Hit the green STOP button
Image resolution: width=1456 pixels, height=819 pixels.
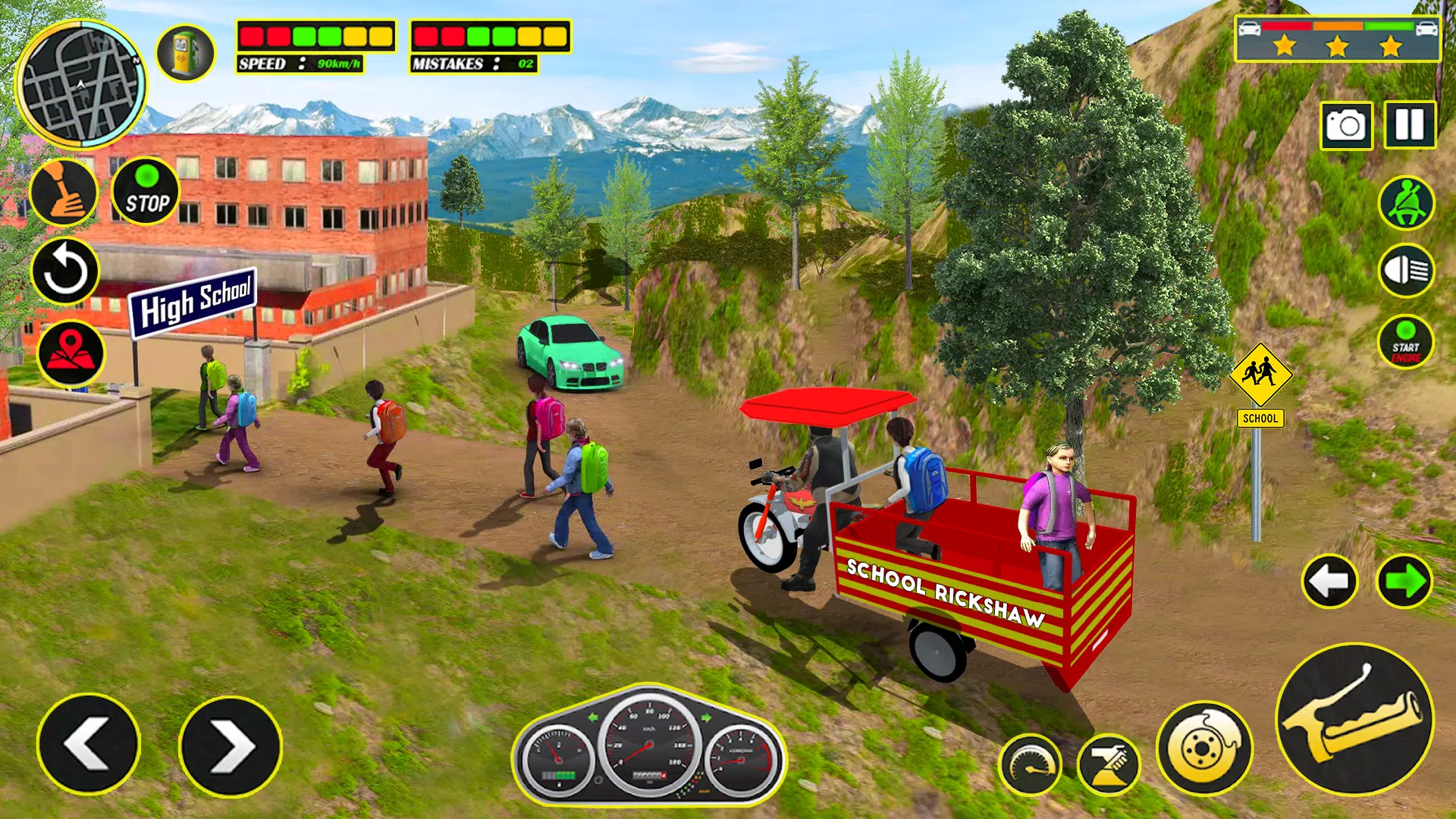coord(146,191)
